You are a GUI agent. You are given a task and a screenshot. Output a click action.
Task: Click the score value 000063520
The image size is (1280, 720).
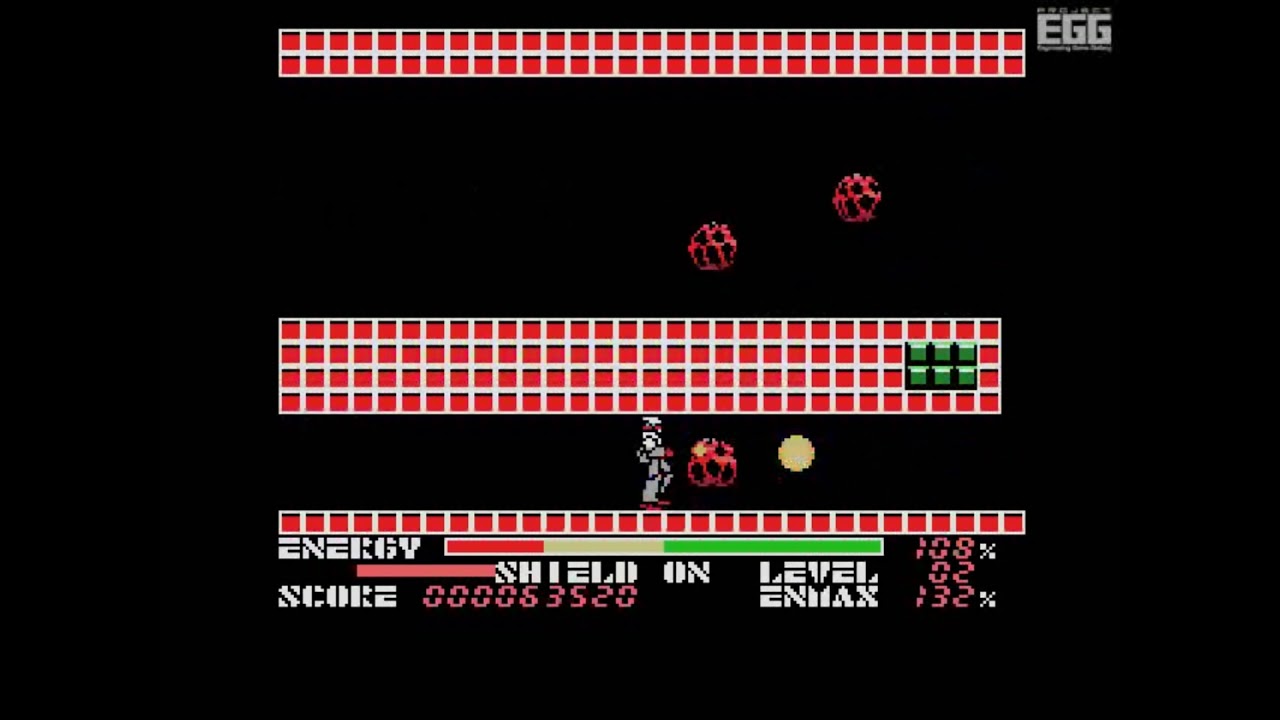[530, 597]
